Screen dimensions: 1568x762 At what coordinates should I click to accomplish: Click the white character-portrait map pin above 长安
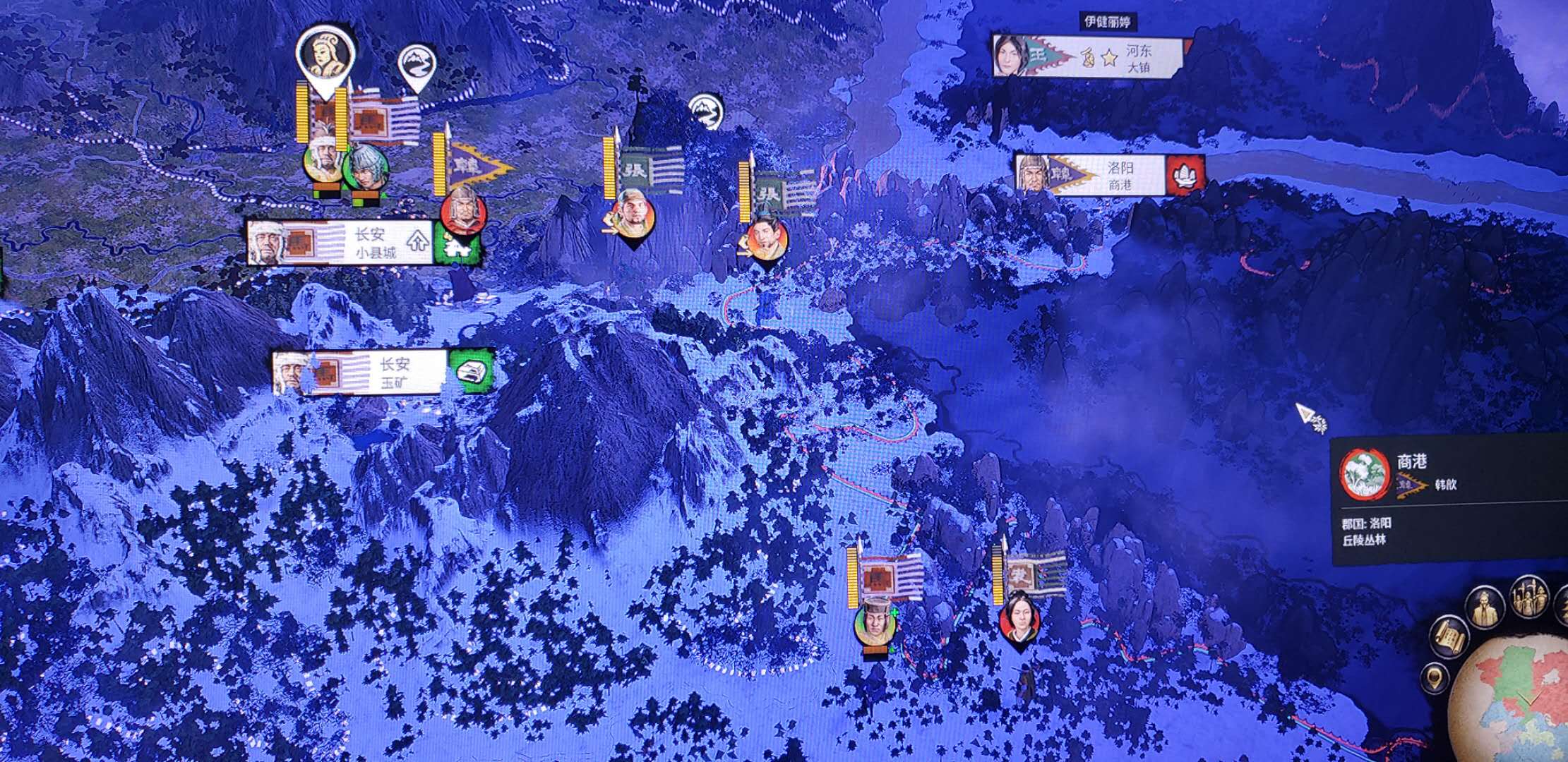click(x=325, y=58)
